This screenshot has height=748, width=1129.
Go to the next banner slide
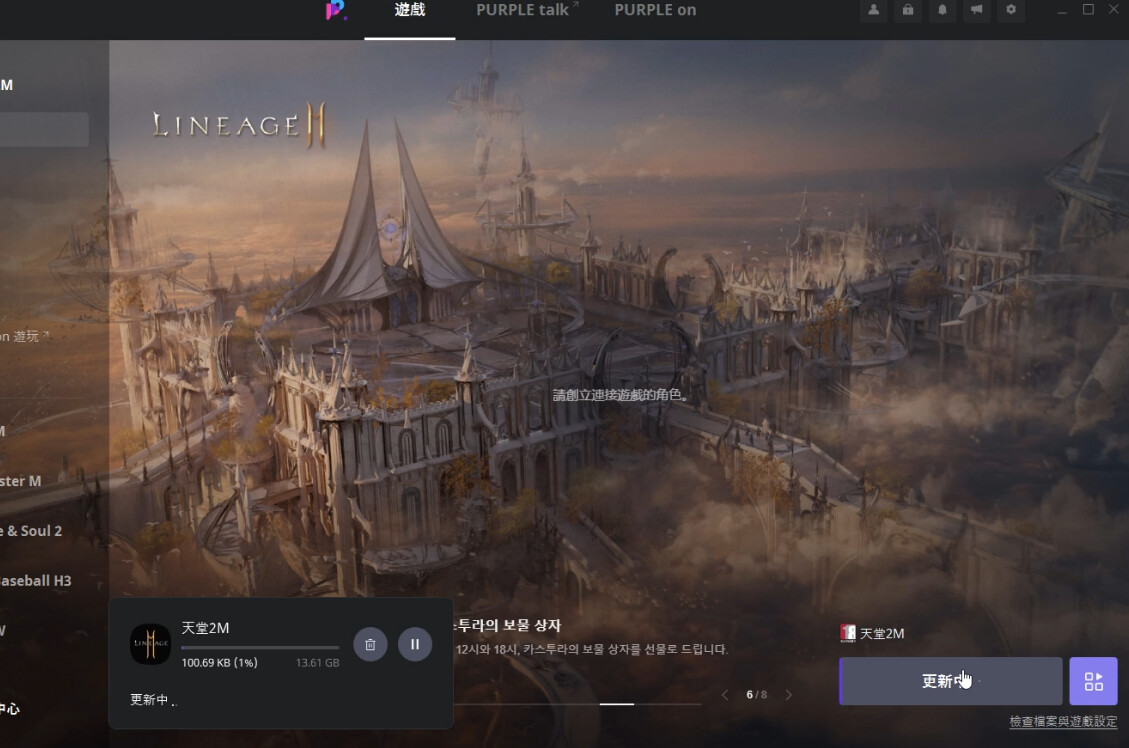click(789, 695)
